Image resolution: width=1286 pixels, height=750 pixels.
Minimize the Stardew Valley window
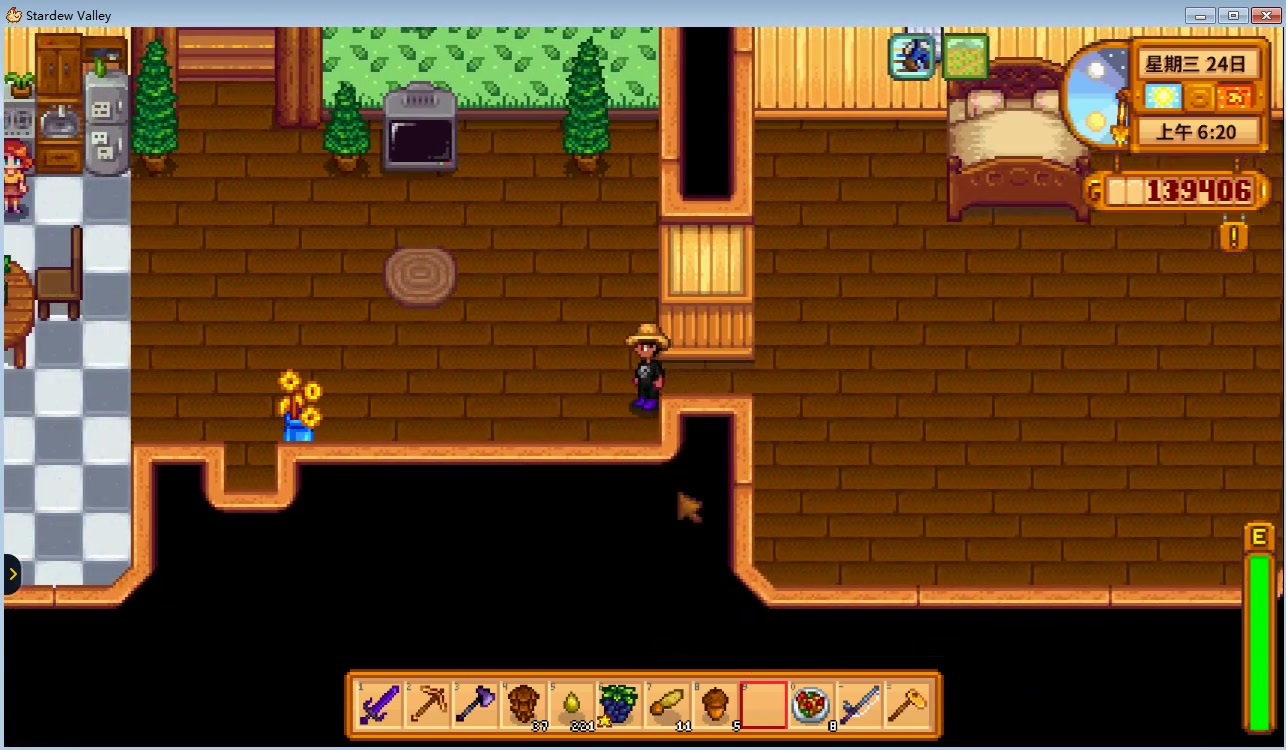(1201, 15)
